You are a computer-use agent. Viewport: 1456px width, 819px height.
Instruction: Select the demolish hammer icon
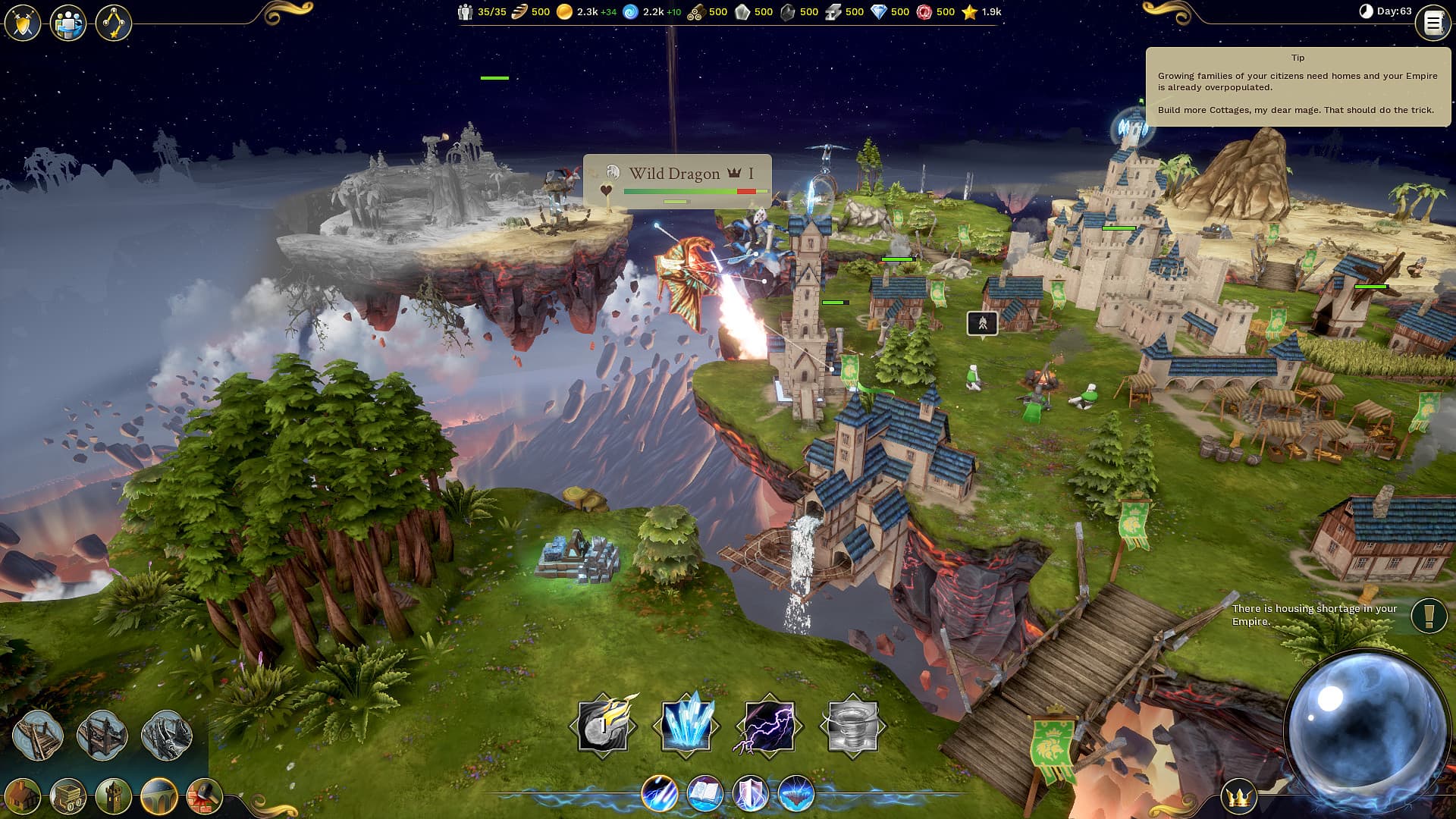(x=203, y=796)
